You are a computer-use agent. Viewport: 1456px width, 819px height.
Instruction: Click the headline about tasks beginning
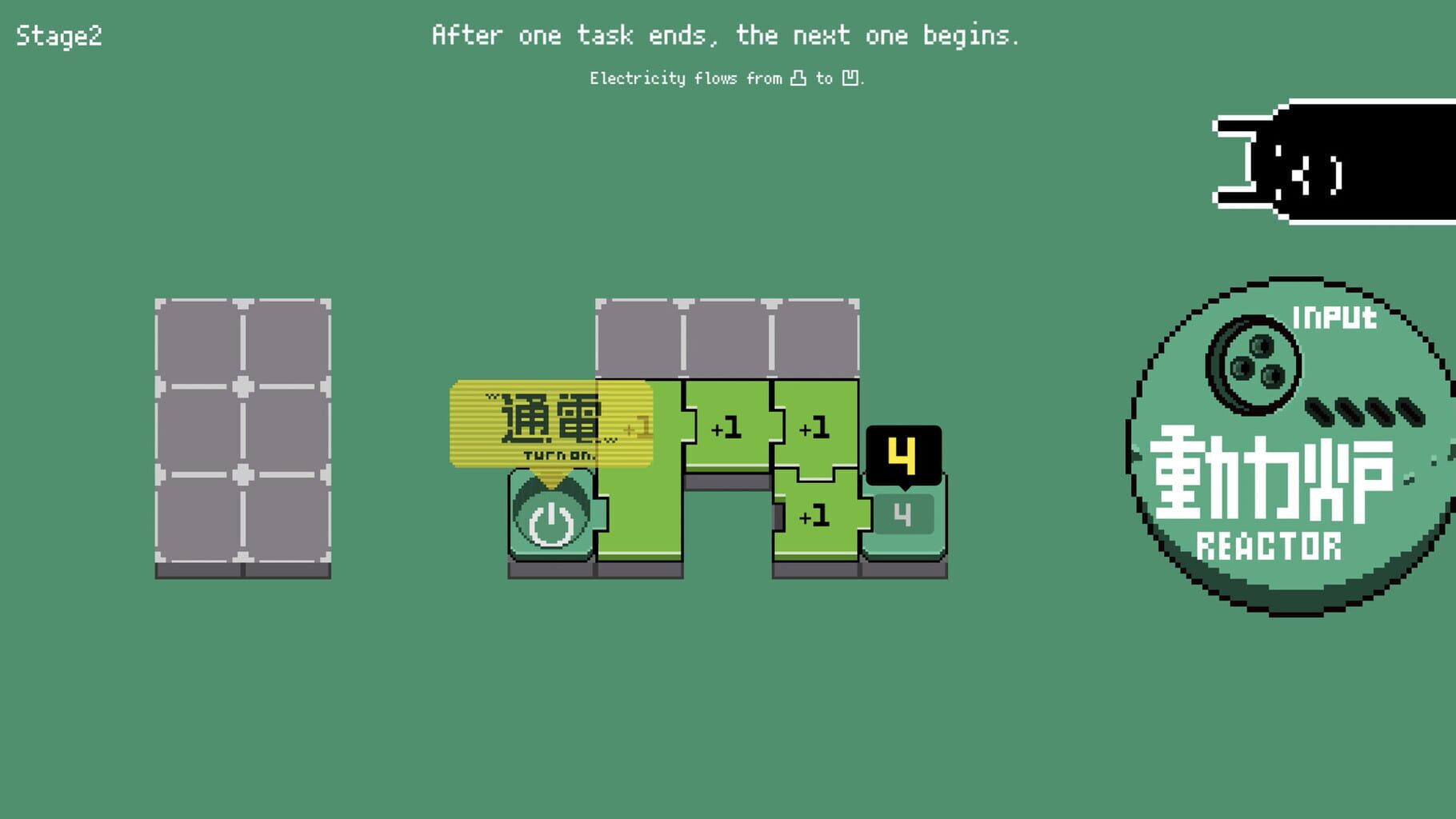click(726, 35)
